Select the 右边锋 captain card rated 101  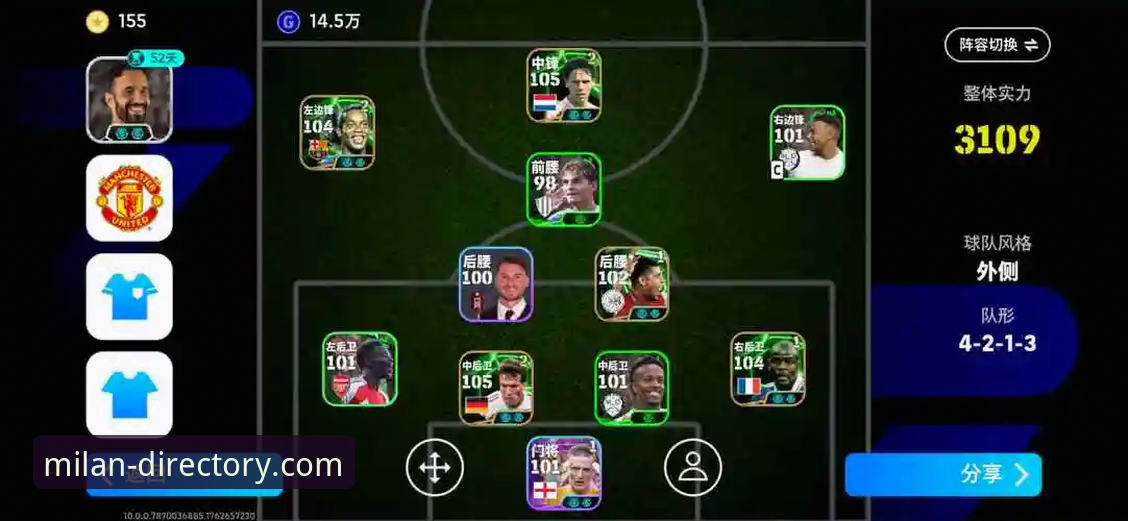(807, 143)
